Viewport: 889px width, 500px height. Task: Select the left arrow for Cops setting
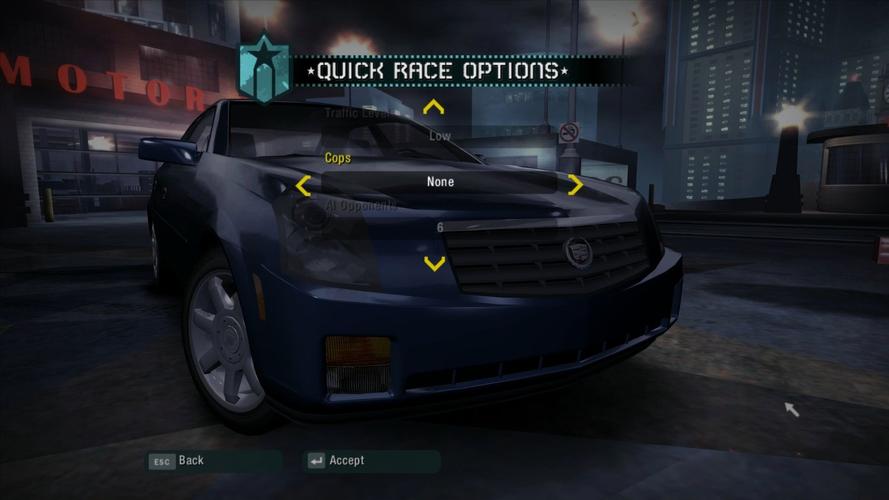coord(303,185)
